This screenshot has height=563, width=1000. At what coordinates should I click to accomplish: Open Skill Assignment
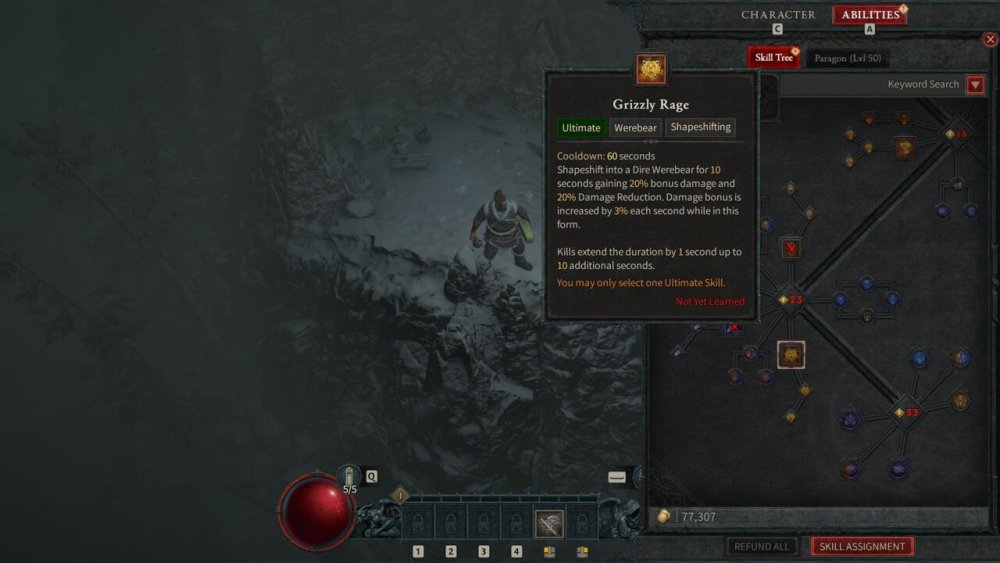coord(862,547)
